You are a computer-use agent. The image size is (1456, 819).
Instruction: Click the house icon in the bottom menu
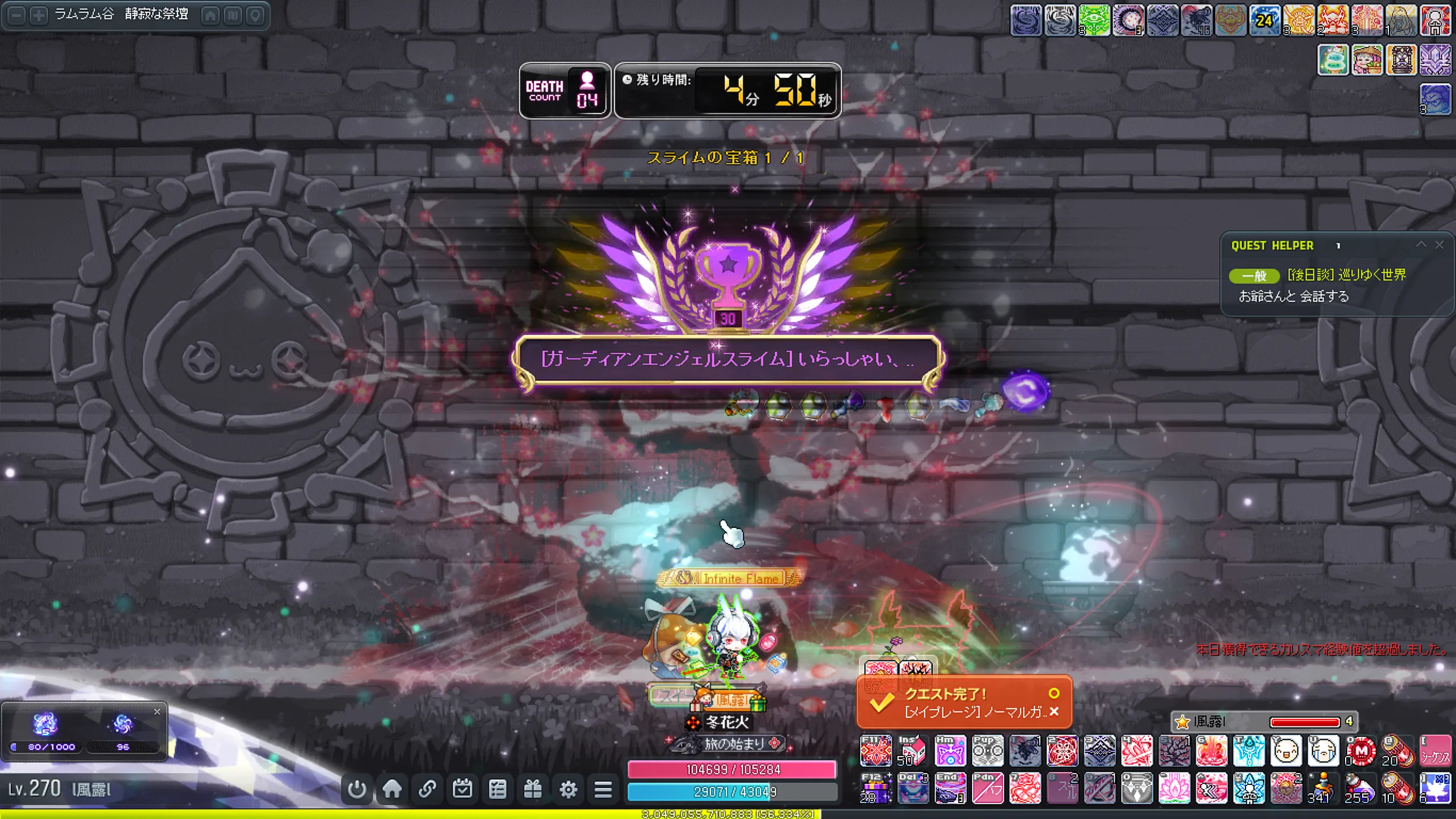coord(392,789)
